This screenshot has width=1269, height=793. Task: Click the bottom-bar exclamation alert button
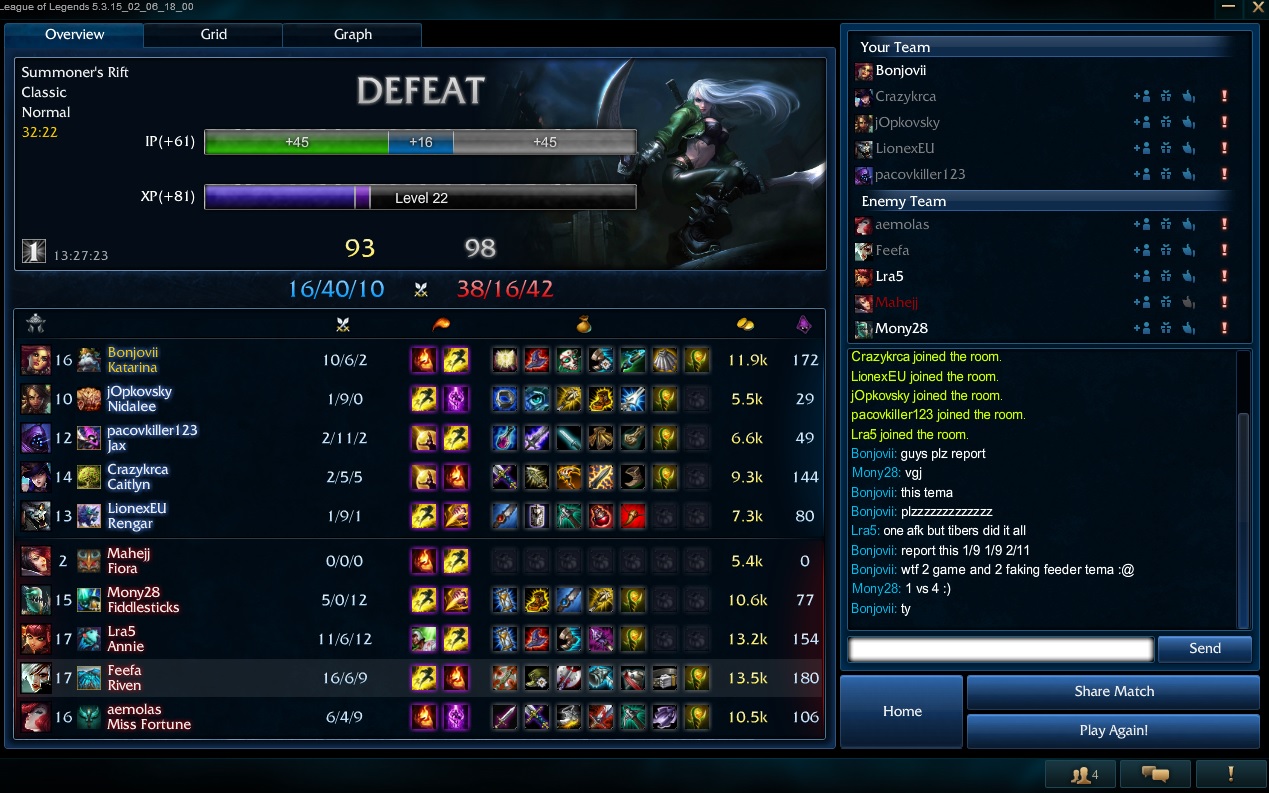[x=1230, y=774]
